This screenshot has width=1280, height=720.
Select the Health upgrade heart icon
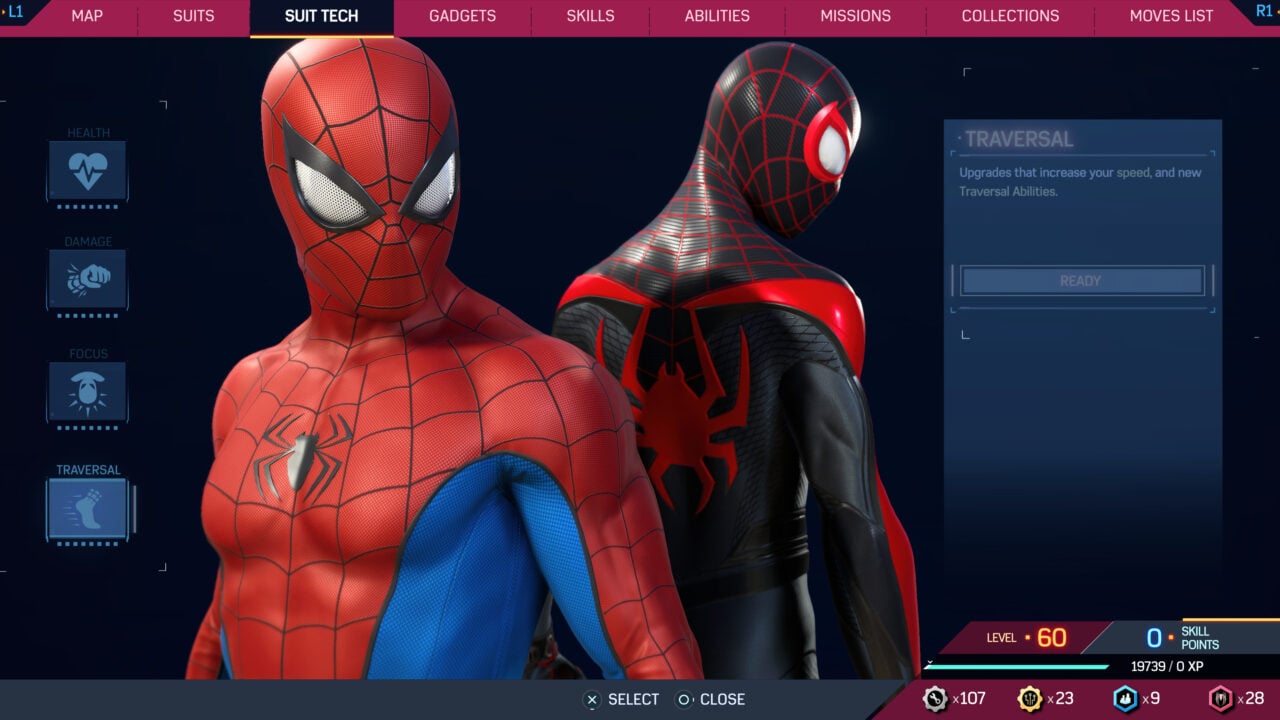[x=88, y=170]
